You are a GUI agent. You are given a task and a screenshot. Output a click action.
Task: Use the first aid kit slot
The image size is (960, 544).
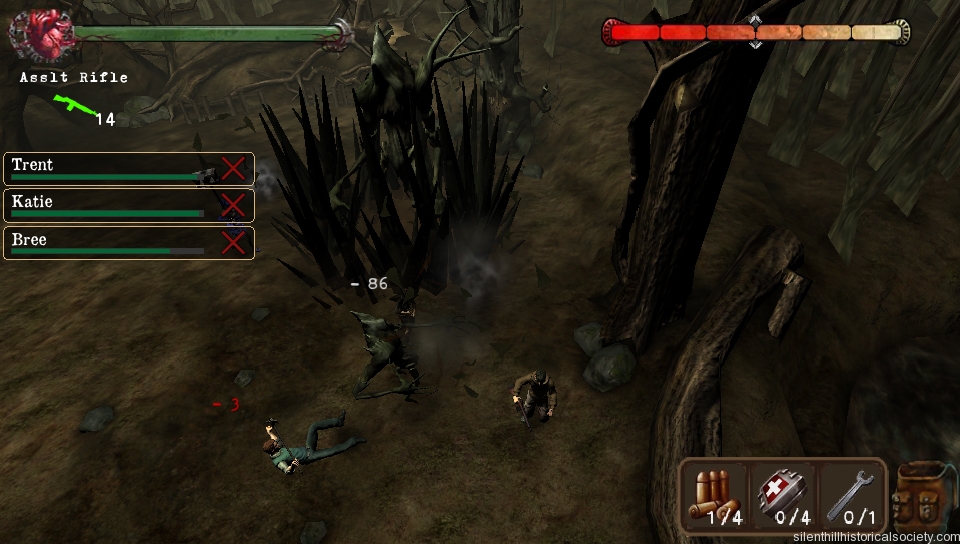pos(783,495)
